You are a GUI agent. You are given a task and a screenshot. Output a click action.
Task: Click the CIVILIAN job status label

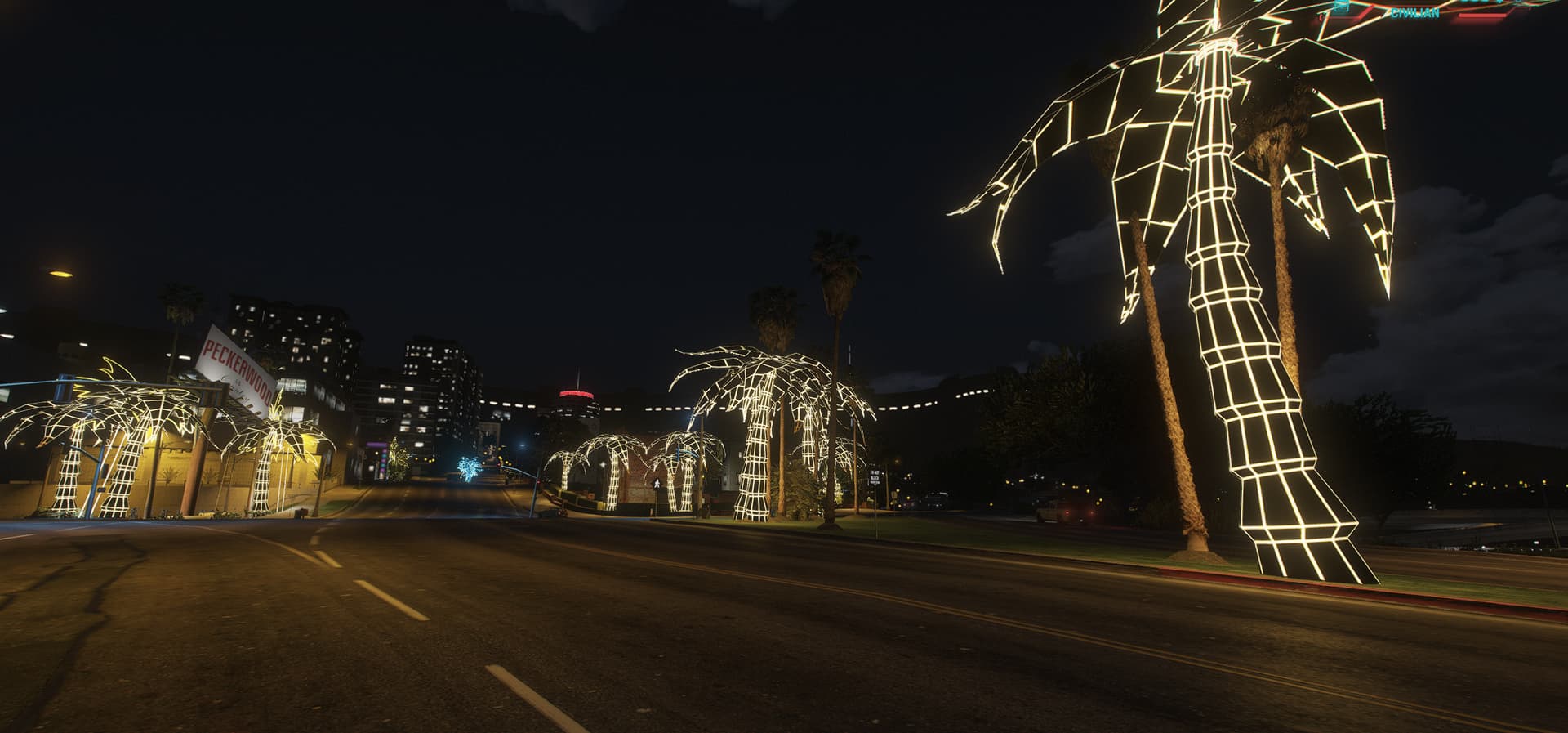coord(1414,13)
